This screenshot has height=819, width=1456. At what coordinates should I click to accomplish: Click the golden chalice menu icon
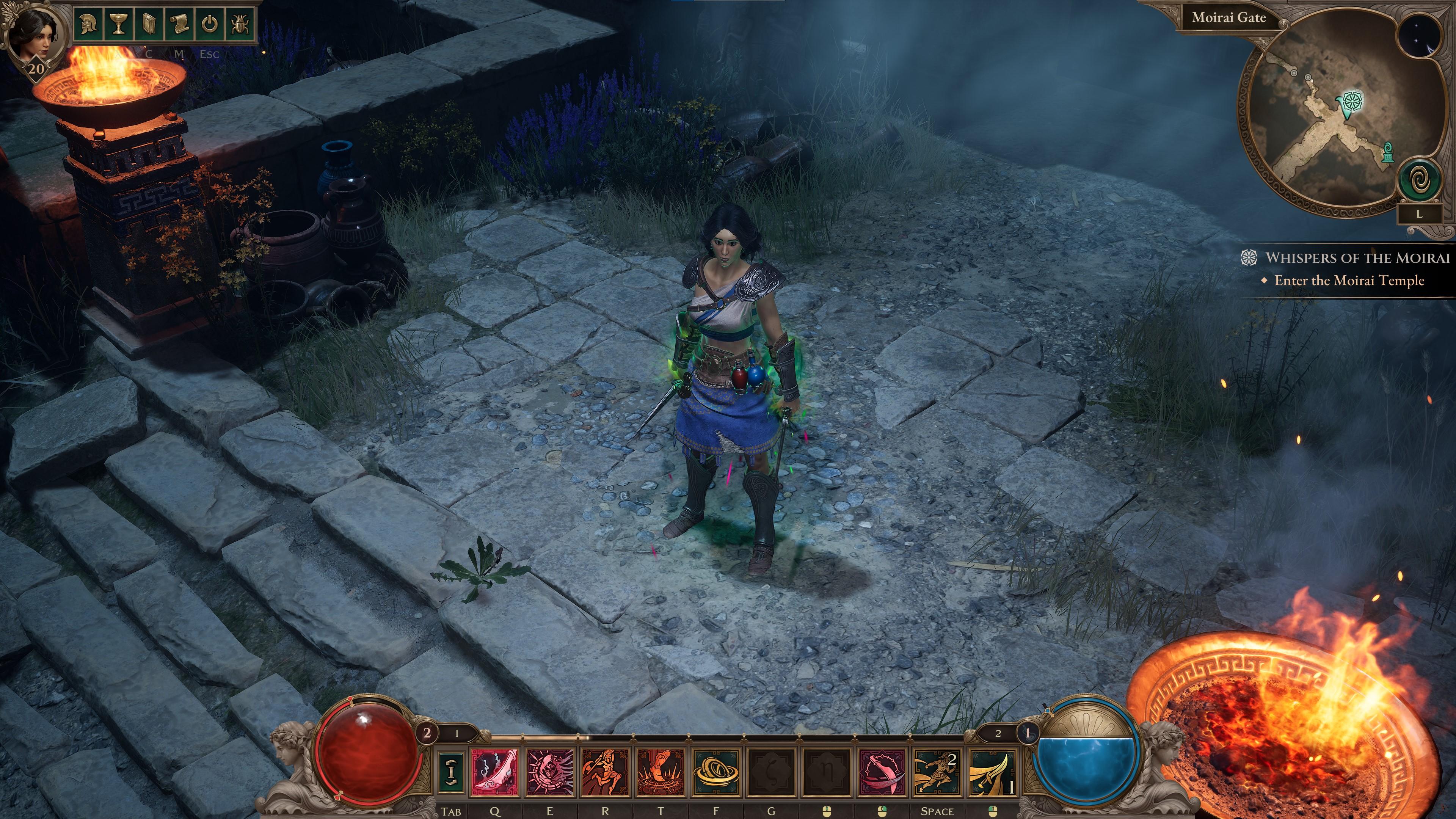click(118, 24)
